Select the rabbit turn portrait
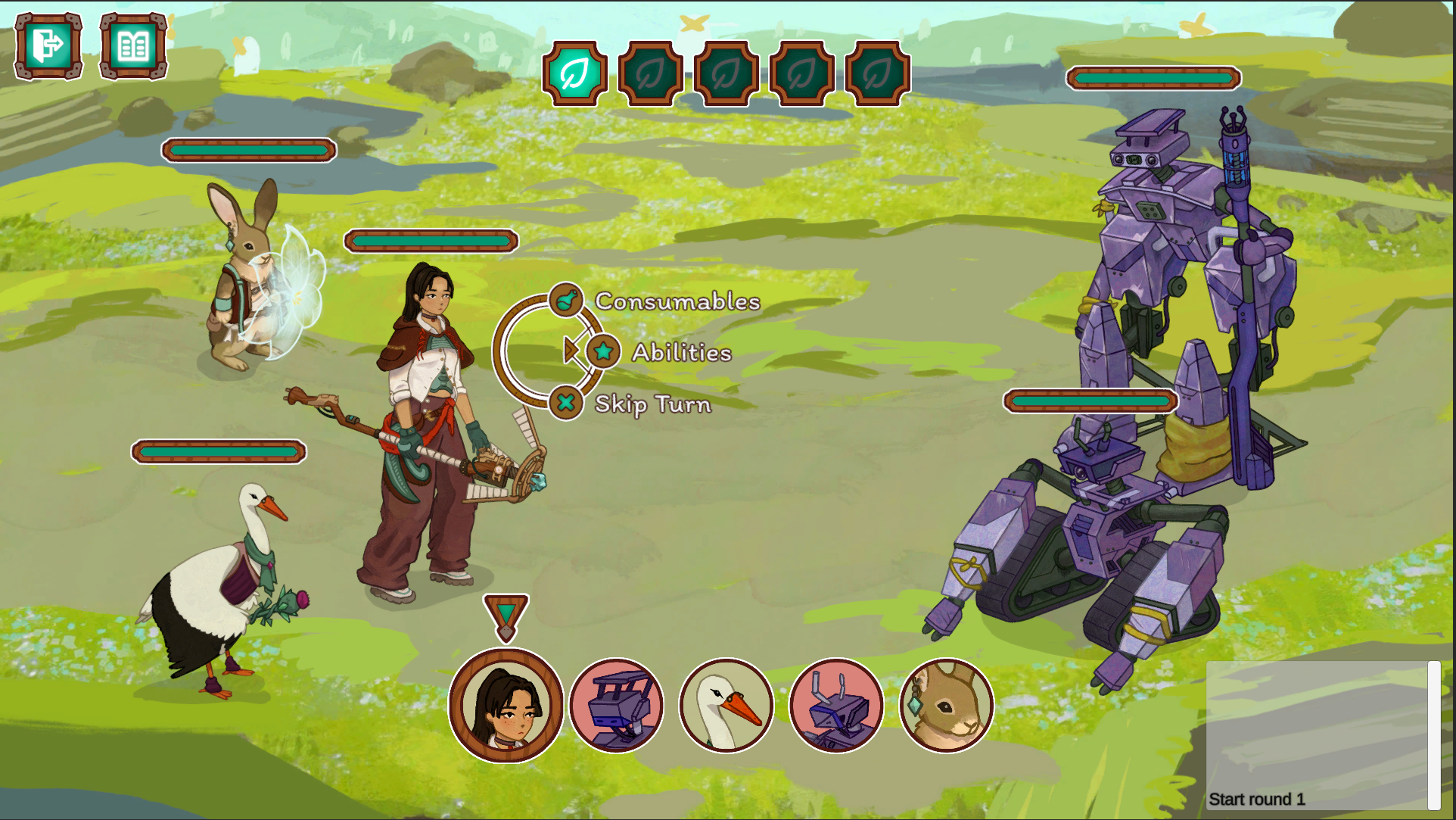The height and width of the screenshot is (820, 1456). coord(946,706)
